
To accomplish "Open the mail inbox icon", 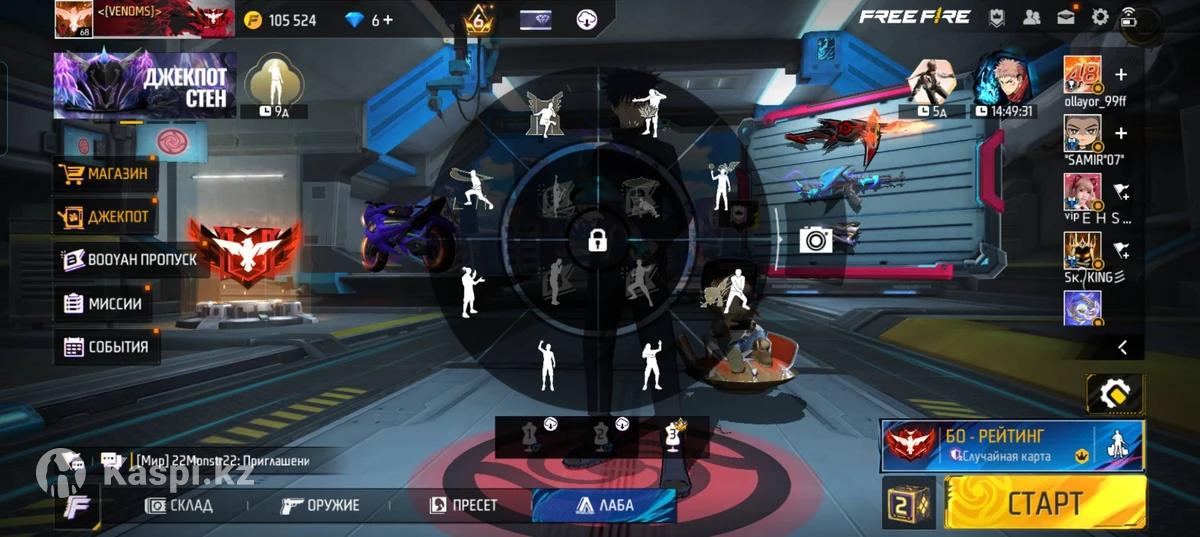I will (1065, 17).
